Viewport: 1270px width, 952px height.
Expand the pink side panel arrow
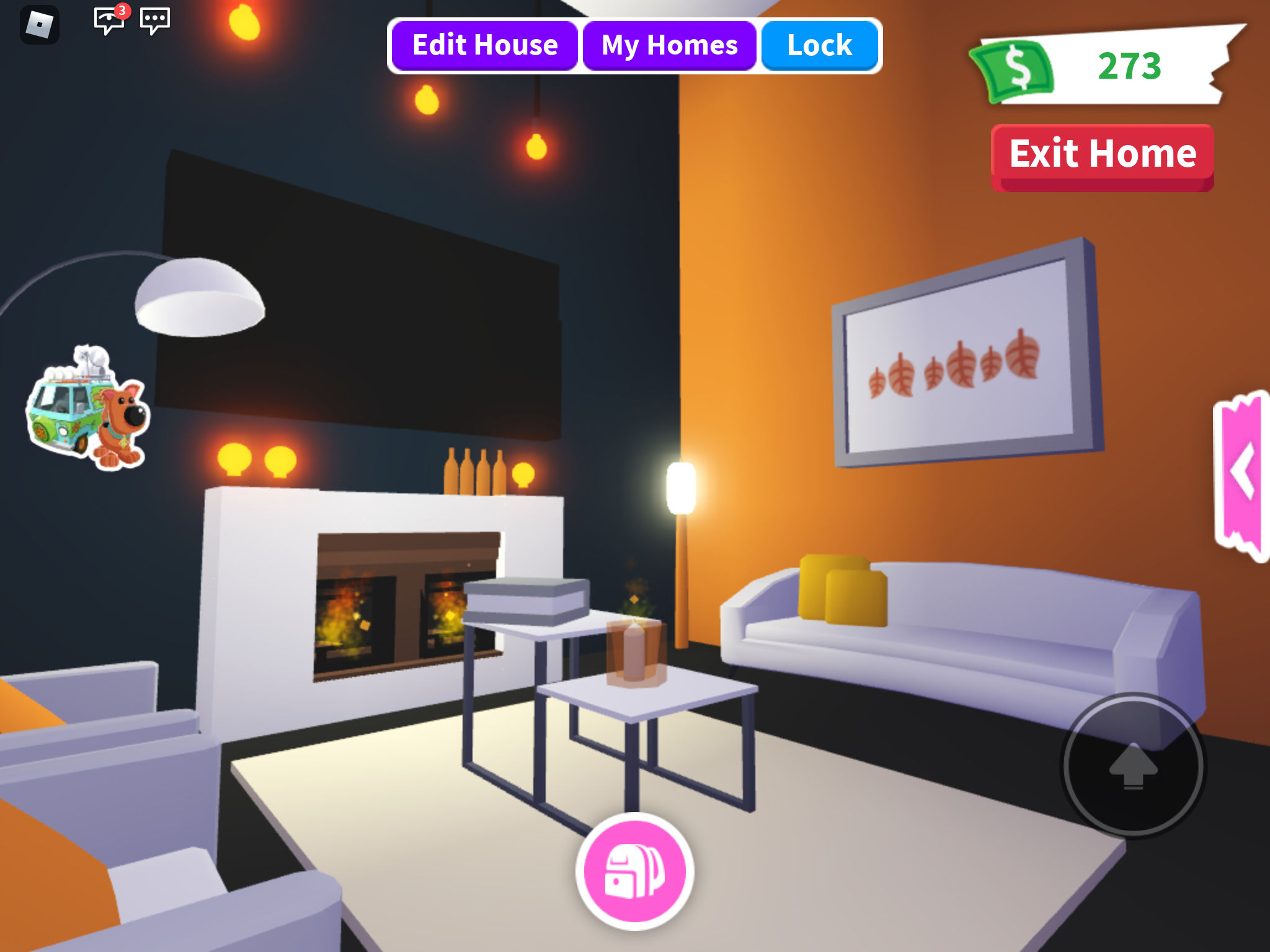click(1243, 474)
